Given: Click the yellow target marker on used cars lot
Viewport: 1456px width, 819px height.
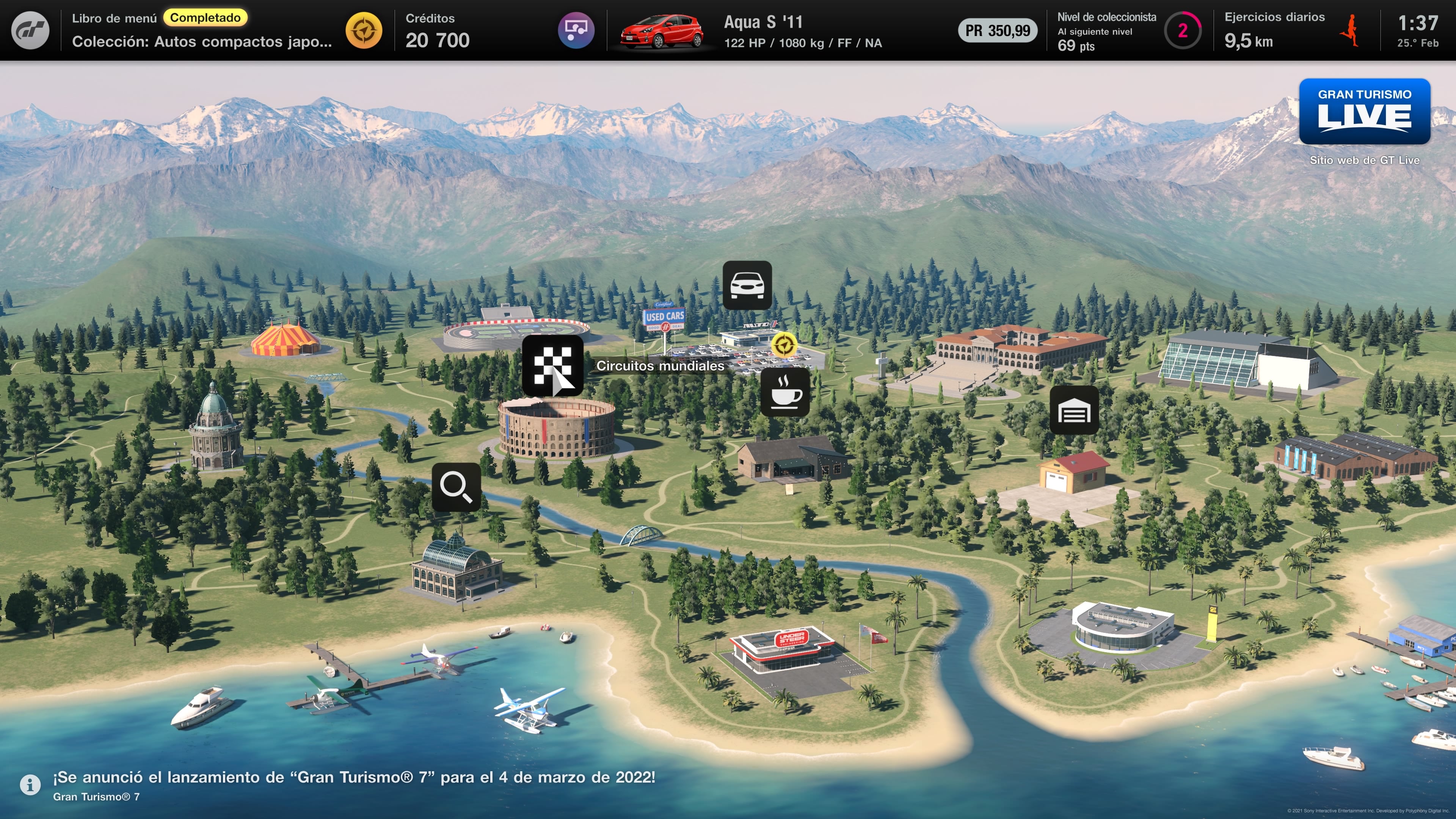Looking at the screenshot, I should (784, 344).
